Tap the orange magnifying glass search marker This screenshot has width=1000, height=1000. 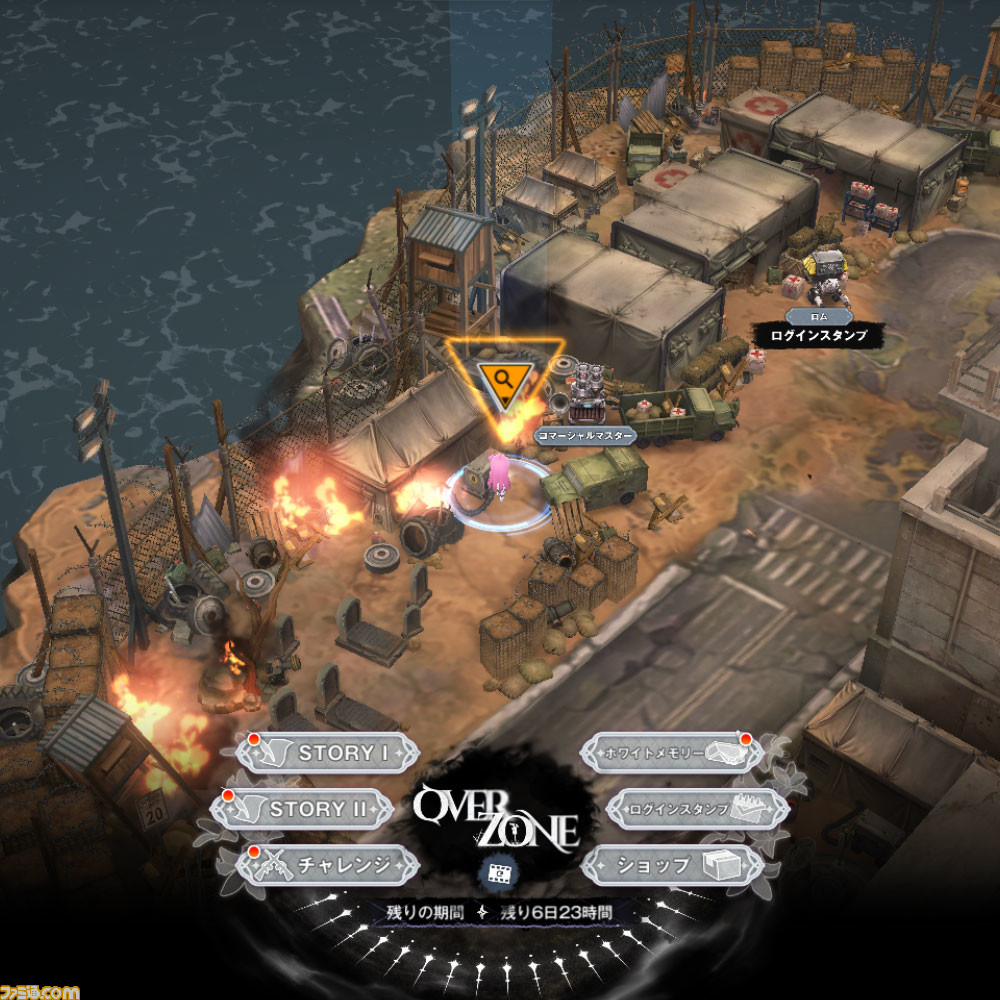503,377
